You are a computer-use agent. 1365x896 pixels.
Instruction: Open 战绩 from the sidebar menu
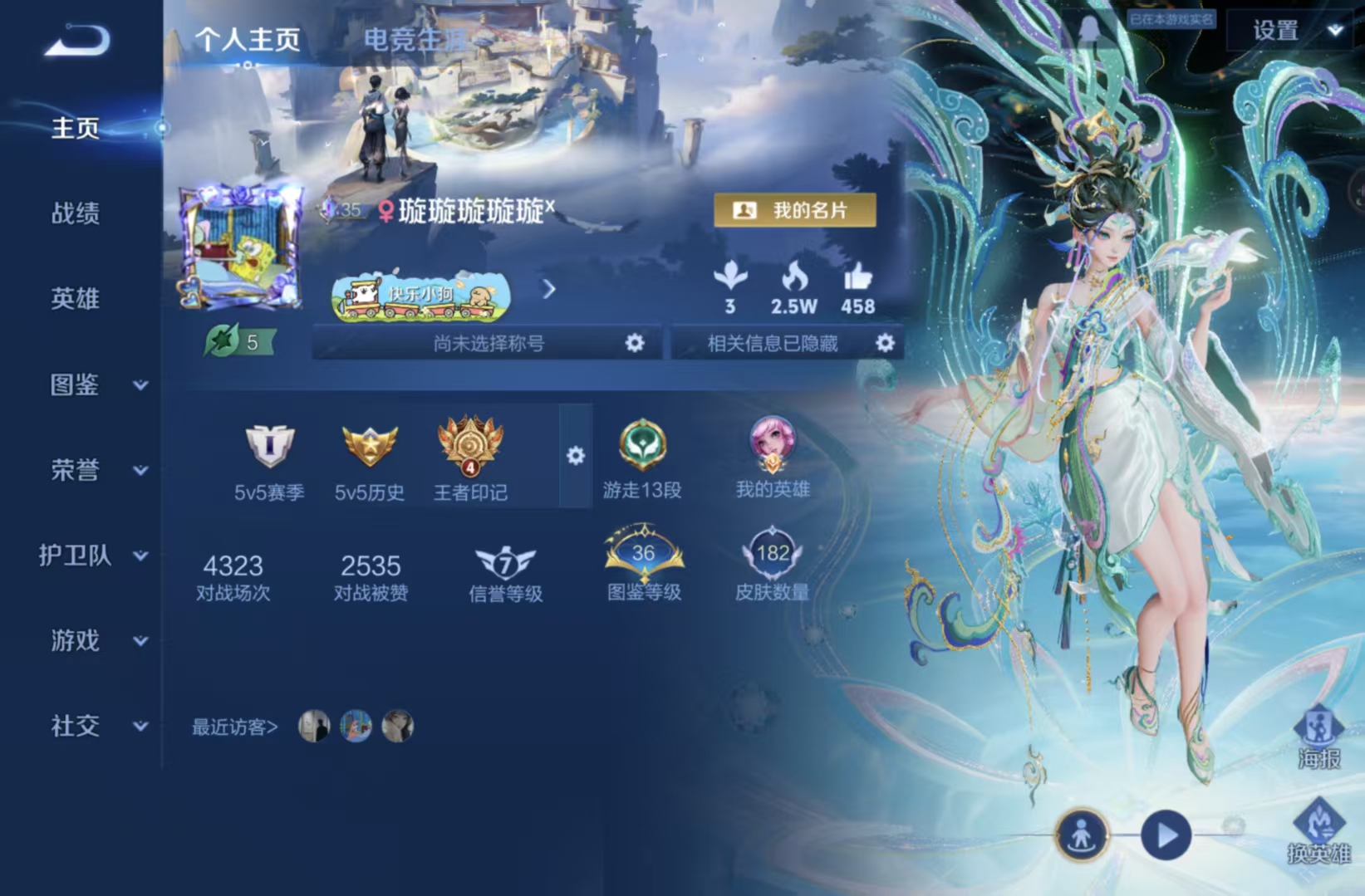[73, 214]
